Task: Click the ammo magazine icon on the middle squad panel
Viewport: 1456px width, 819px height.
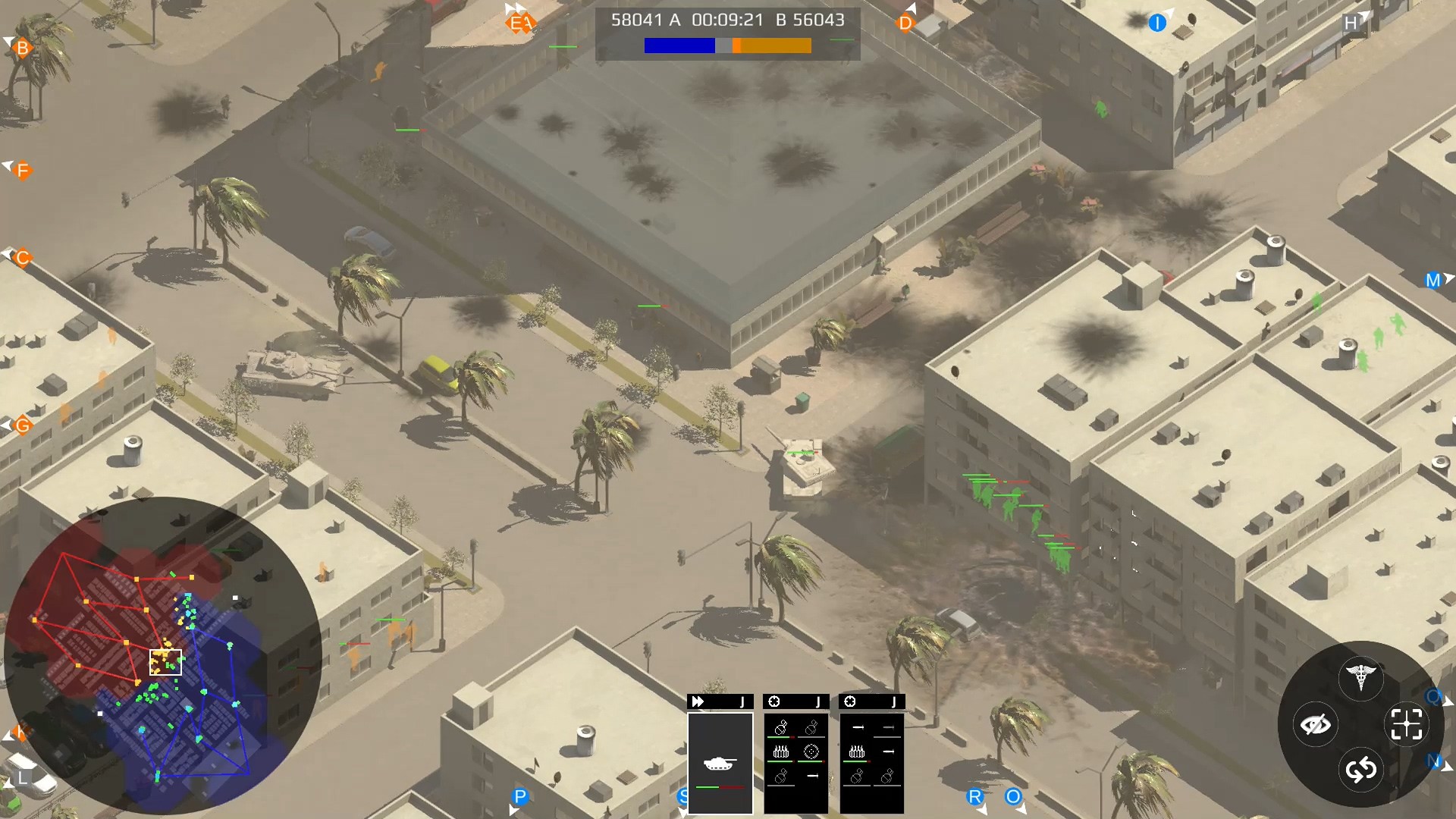Action: (781, 752)
